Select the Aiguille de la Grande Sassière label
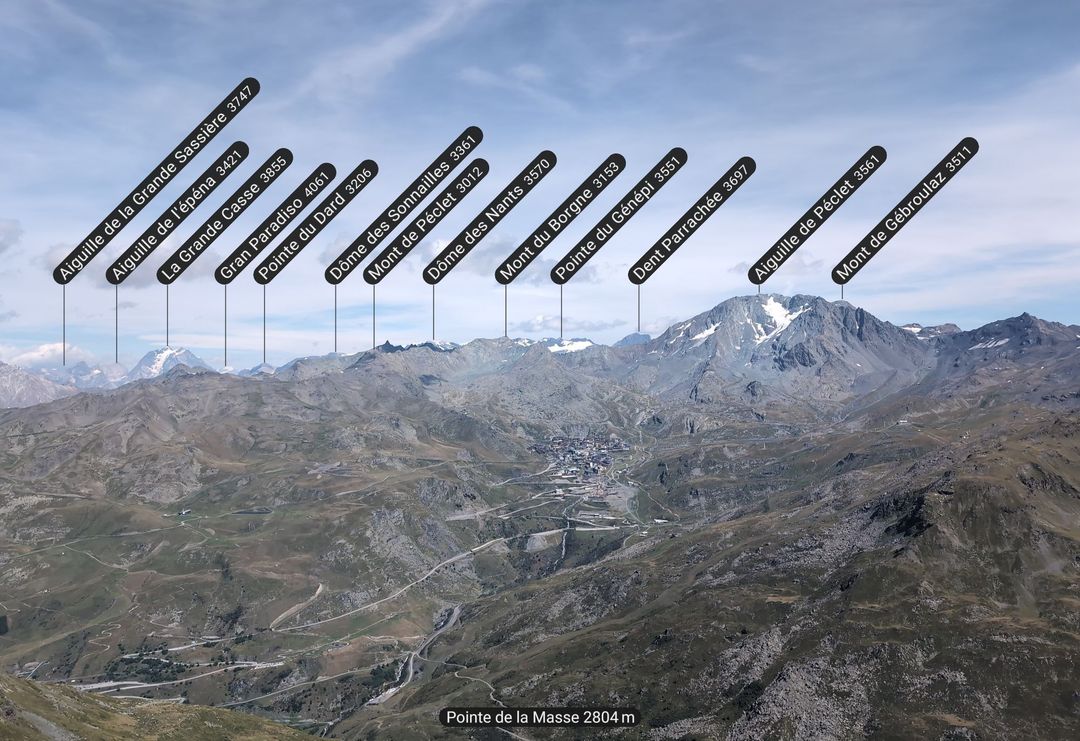 coord(156,181)
